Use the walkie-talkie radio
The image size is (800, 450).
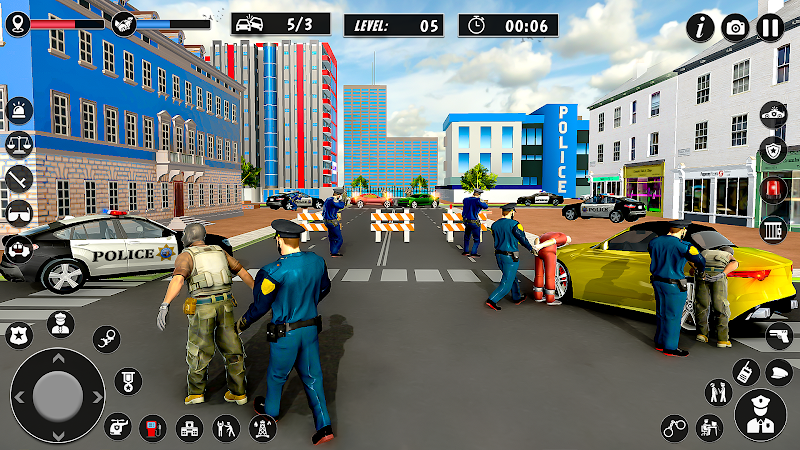[x=745, y=373]
